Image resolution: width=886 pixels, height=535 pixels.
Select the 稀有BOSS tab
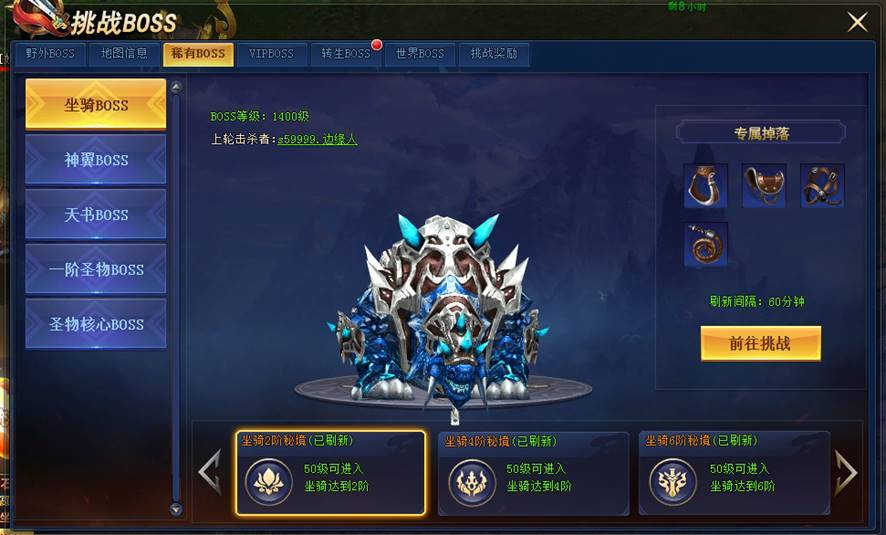(x=198, y=54)
